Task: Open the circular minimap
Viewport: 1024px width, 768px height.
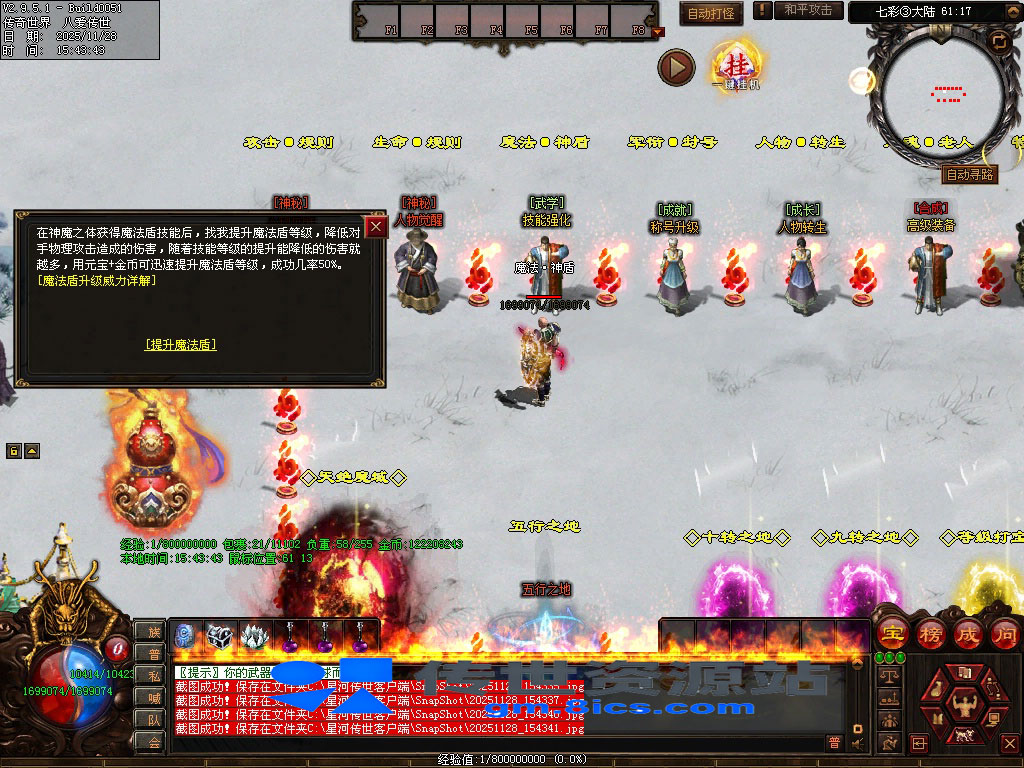Action: point(940,95)
